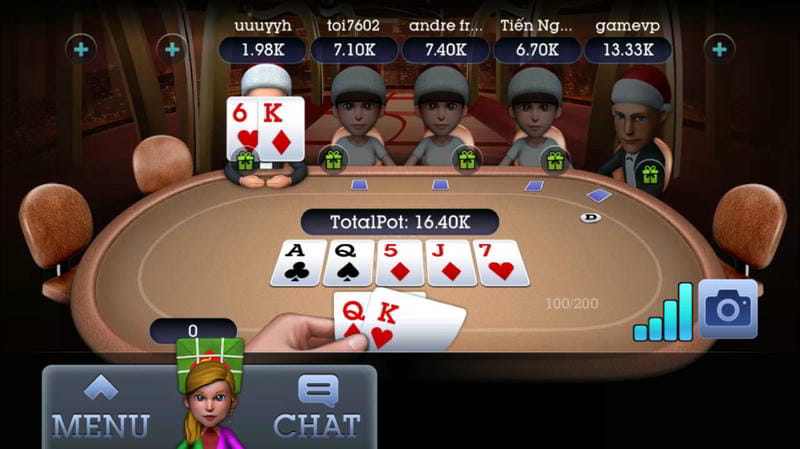The height and width of the screenshot is (449, 800).
Task: Select the gift box next to andre fr...
Action: pos(465,158)
